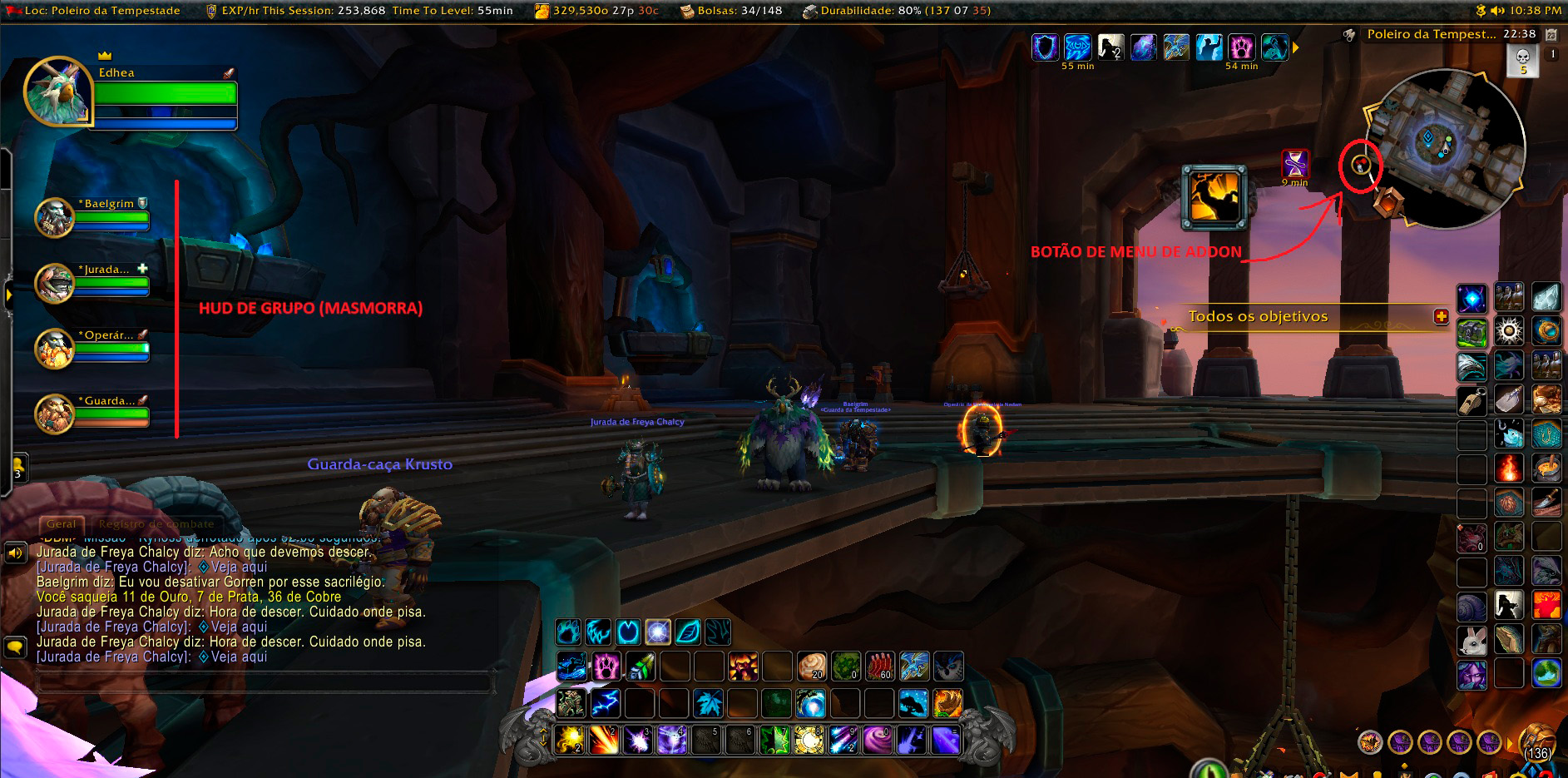
Task: Expand the Todos os objetivos tracker
Action: pos(1441,316)
